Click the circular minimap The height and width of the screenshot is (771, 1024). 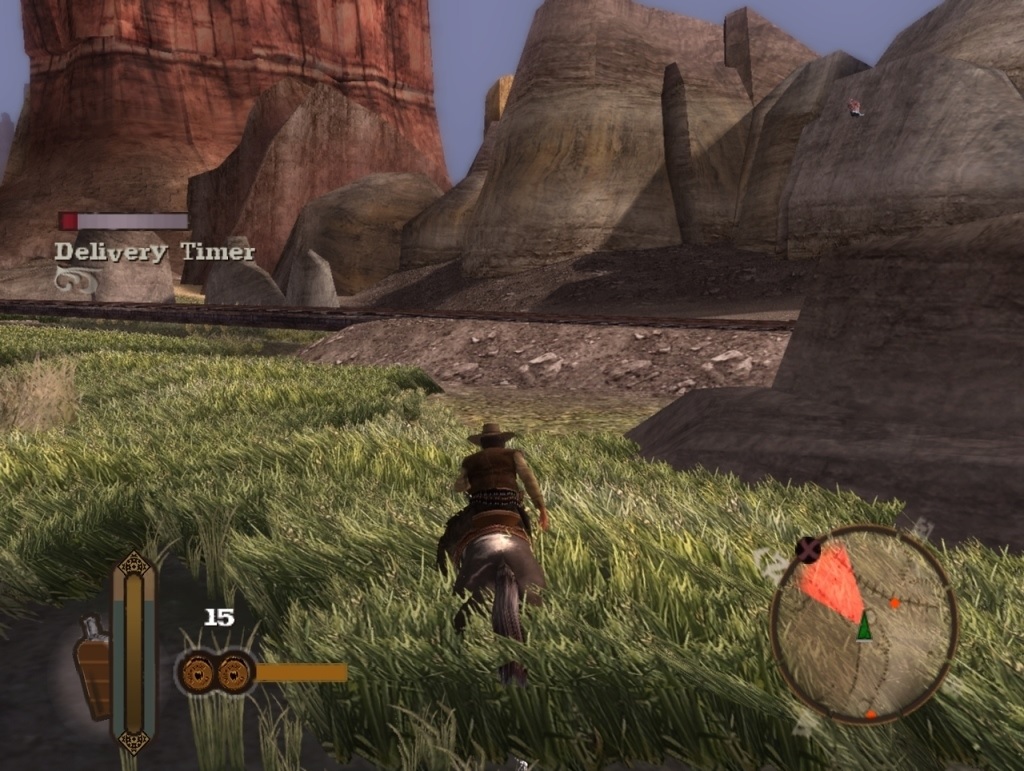pos(864,623)
